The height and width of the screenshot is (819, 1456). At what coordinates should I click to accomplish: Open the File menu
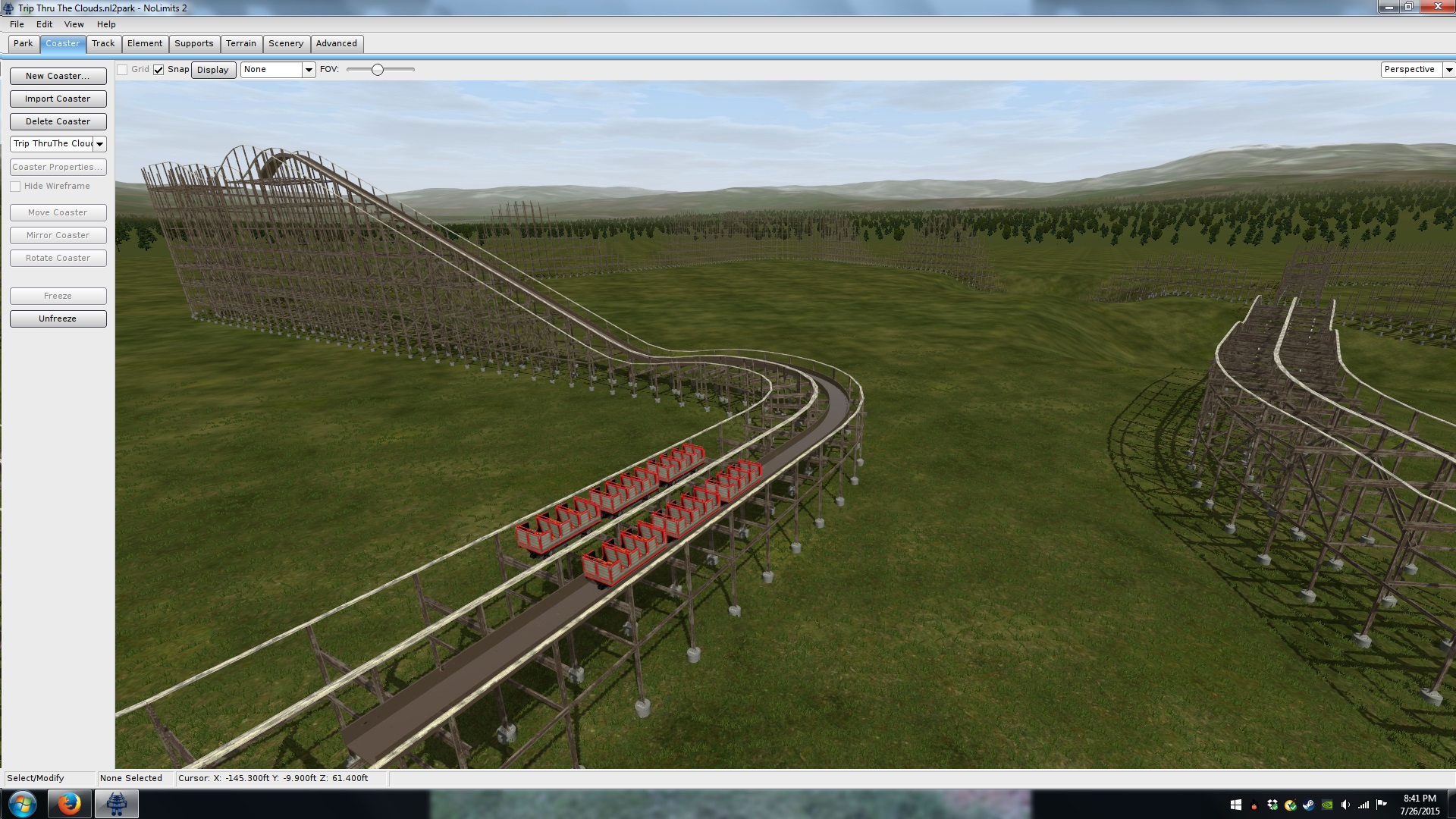[x=17, y=24]
